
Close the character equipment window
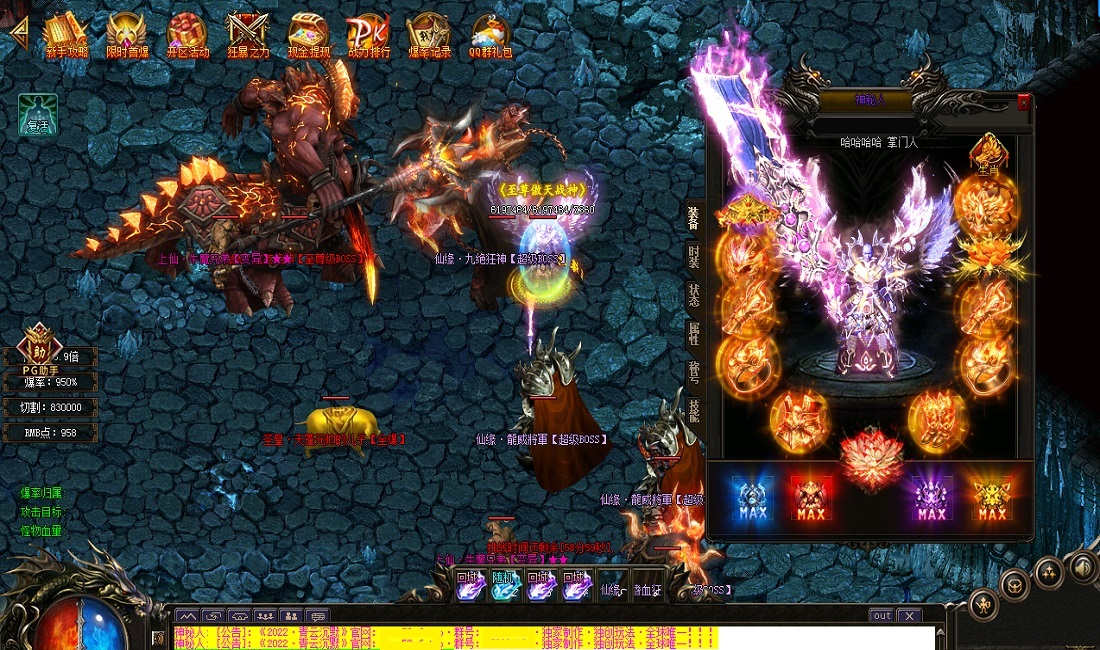tap(1023, 102)
